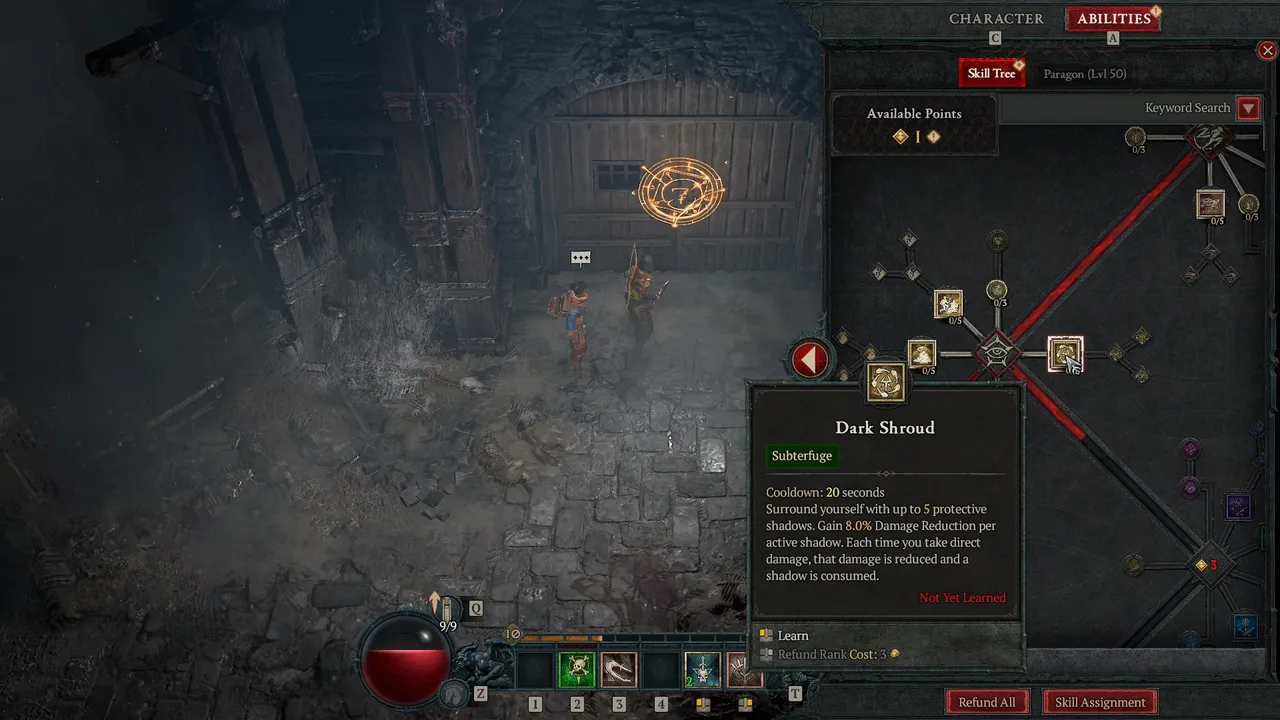Open the Skill Assignment menu
Screen dimensions: 1280x720
tap(1099, 702)
